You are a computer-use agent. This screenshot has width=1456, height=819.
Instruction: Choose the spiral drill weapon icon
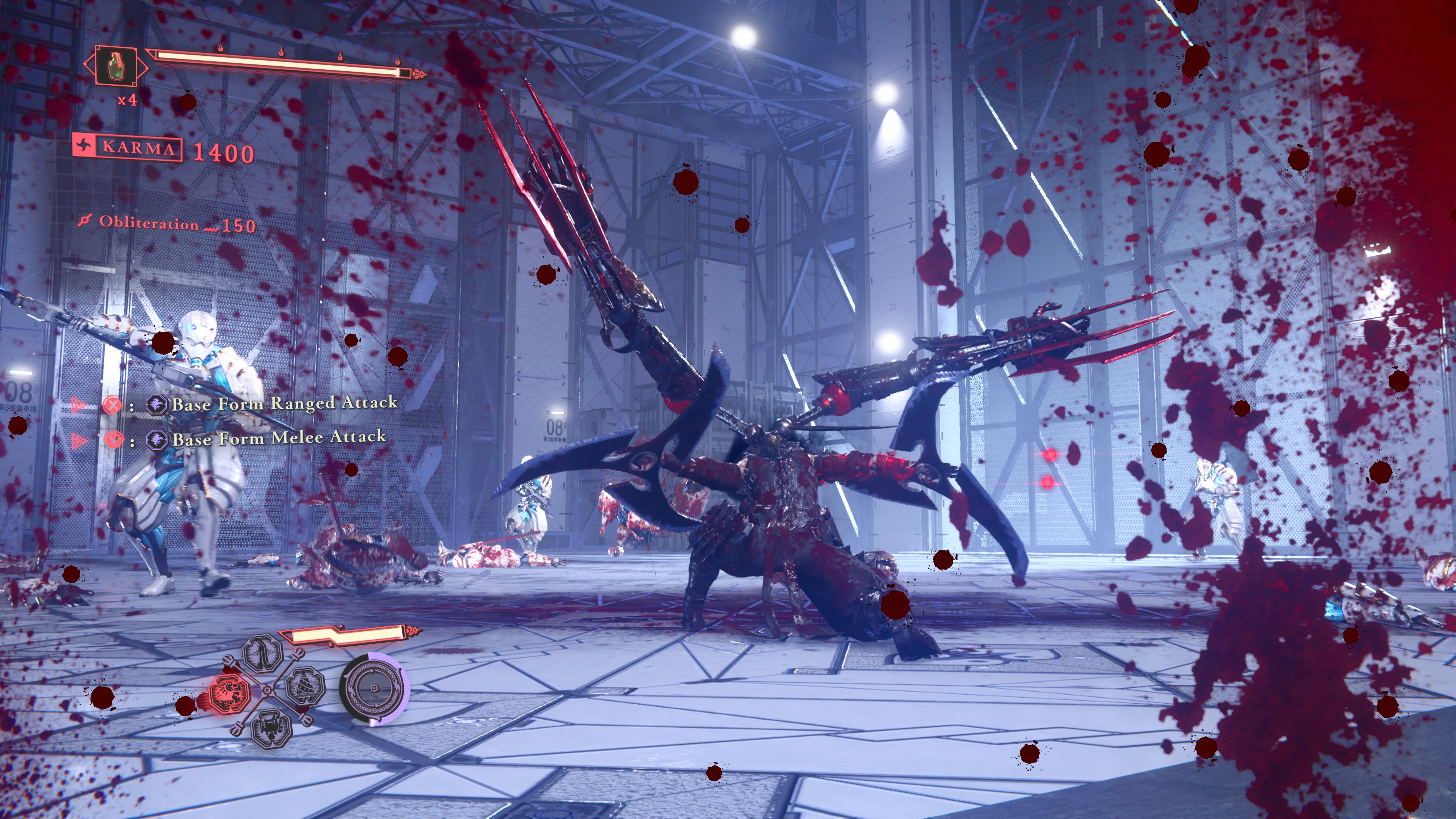click(305, 686)
